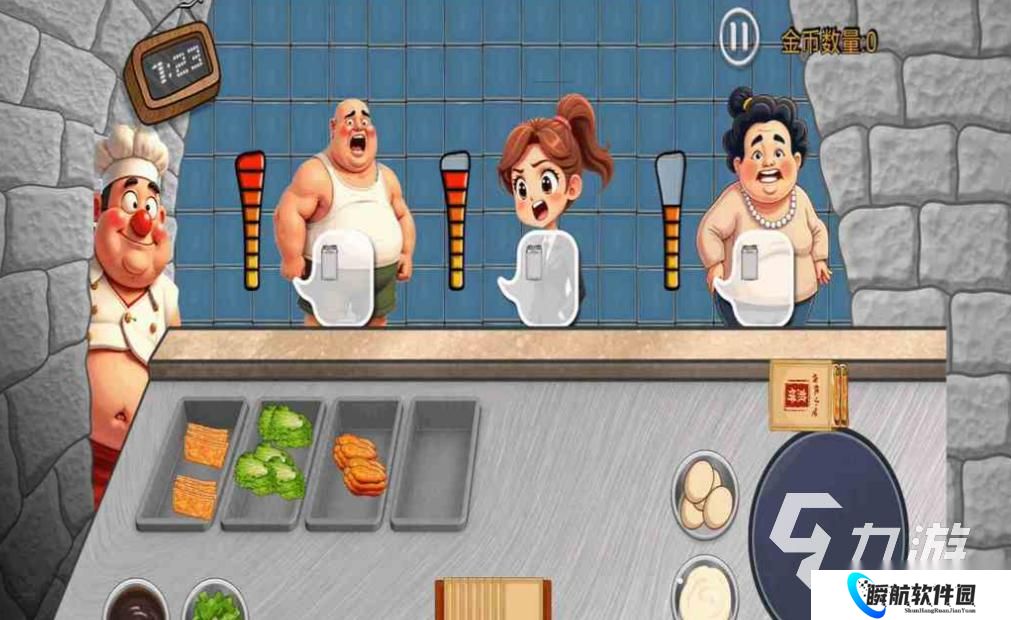Screen dimensions: 1011x620
Task: Grab an egg from the egg bowl
Action: pyautogui.click(x=706, y=495)
